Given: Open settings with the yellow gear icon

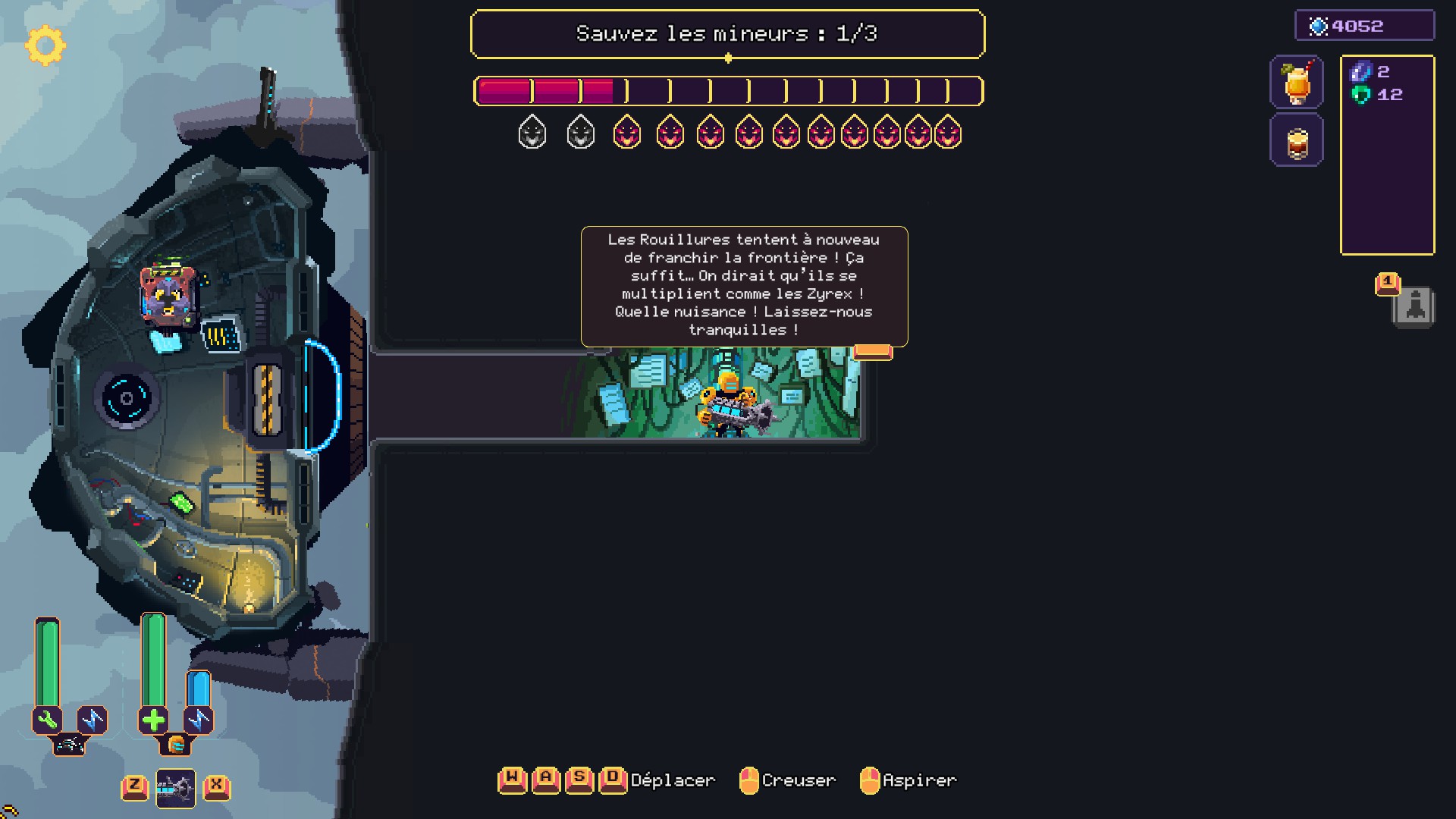Looking at the screenshot, I should click(x=45, y=45).
